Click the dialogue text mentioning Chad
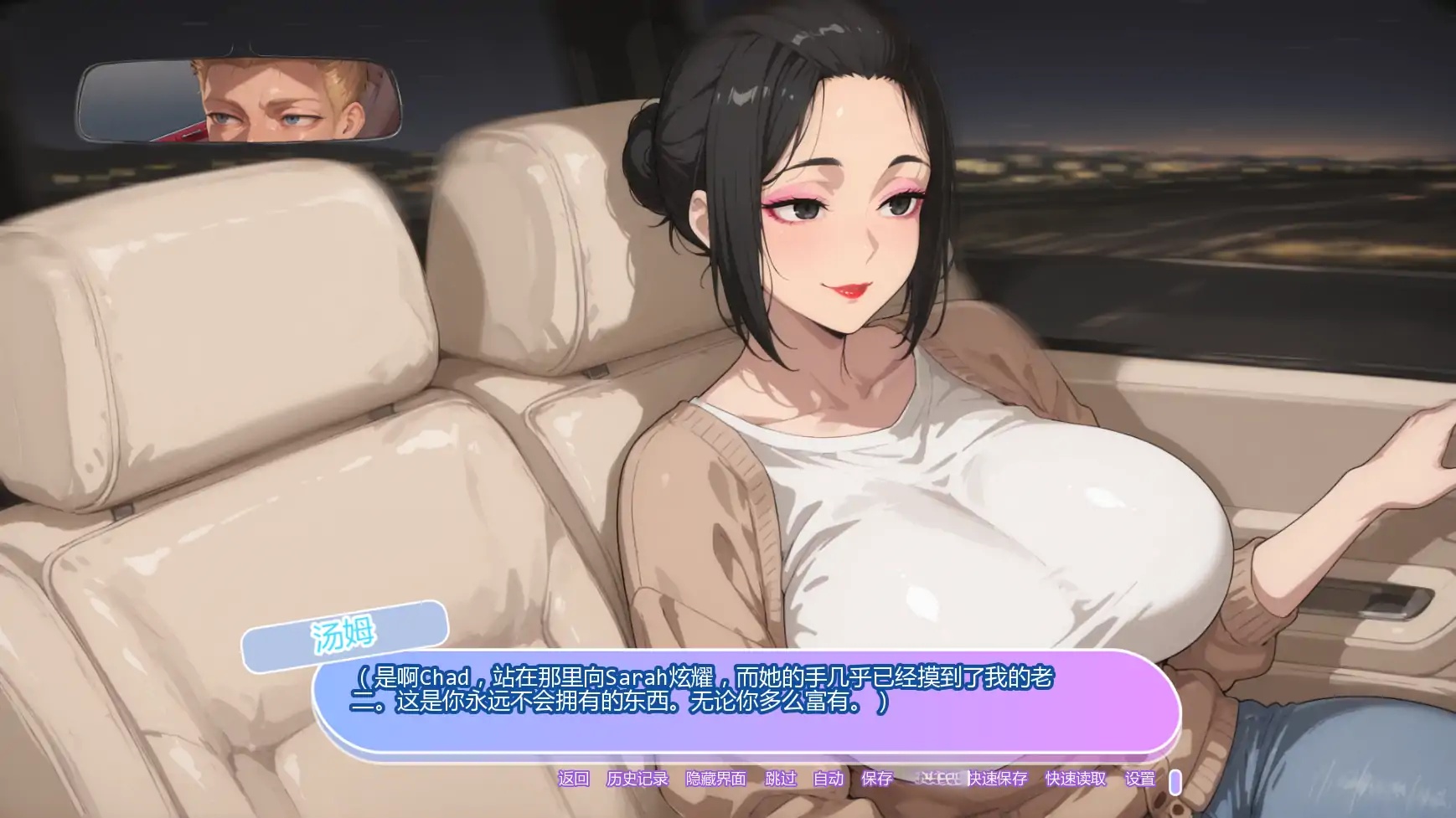The width and height of the screenshot is (1456, 818). pos(586,680)
